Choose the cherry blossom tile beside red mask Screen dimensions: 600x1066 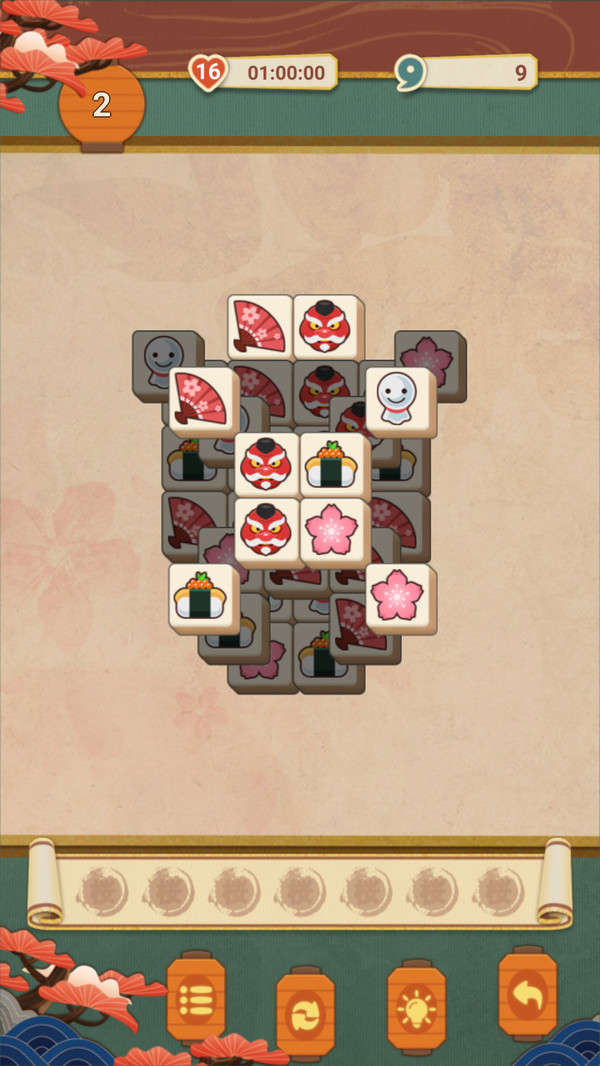tap(334, 531)
